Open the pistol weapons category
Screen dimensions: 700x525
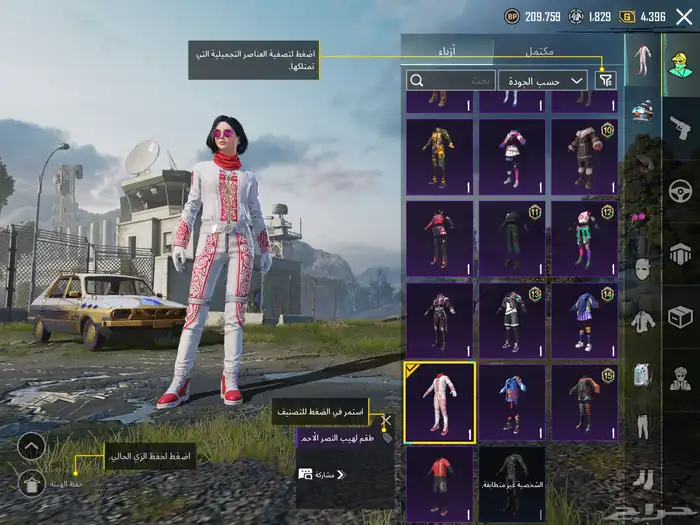point(681,127)
